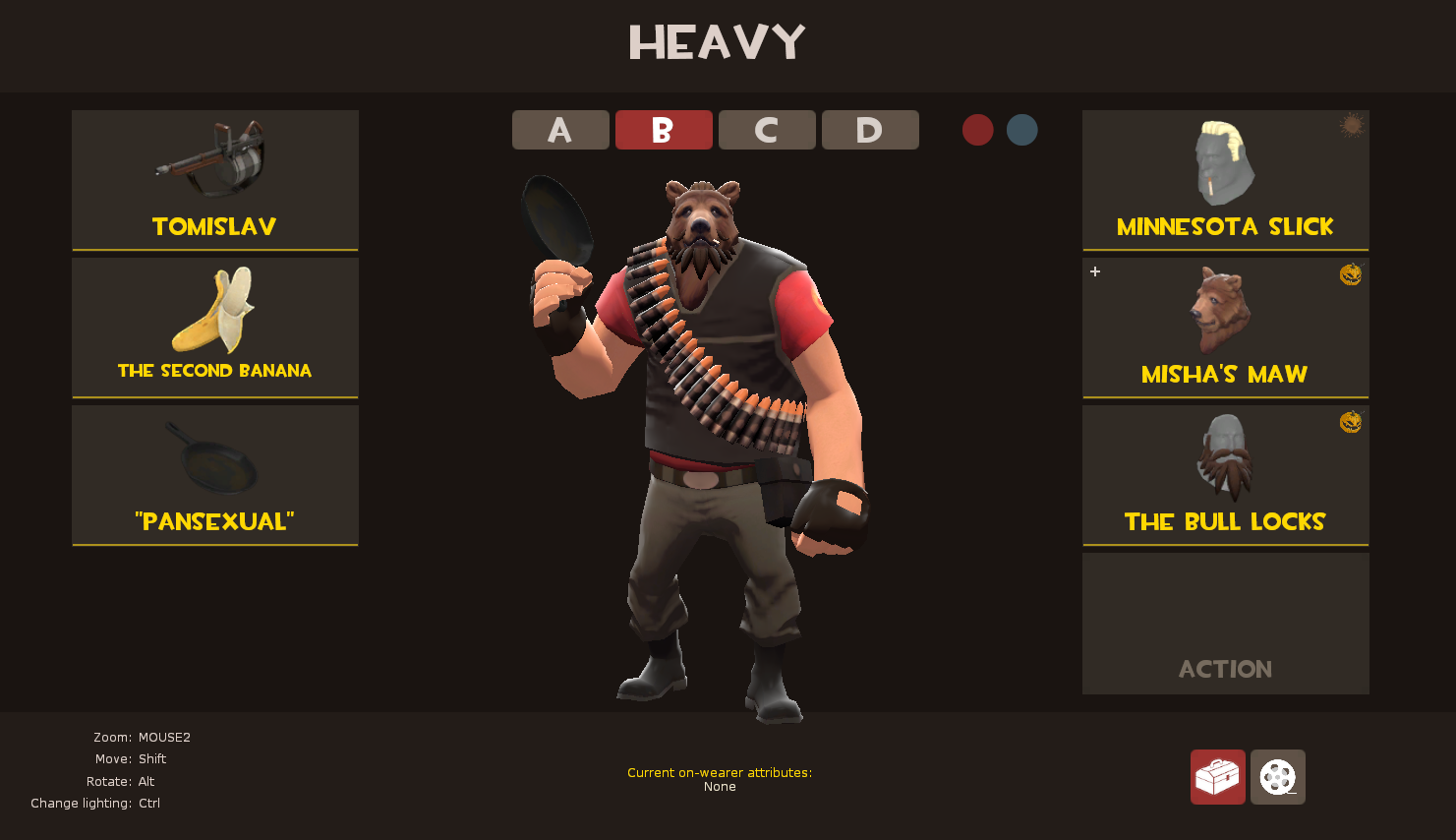
Task: Click the empty Action item slot
Action: point(1224,623)
